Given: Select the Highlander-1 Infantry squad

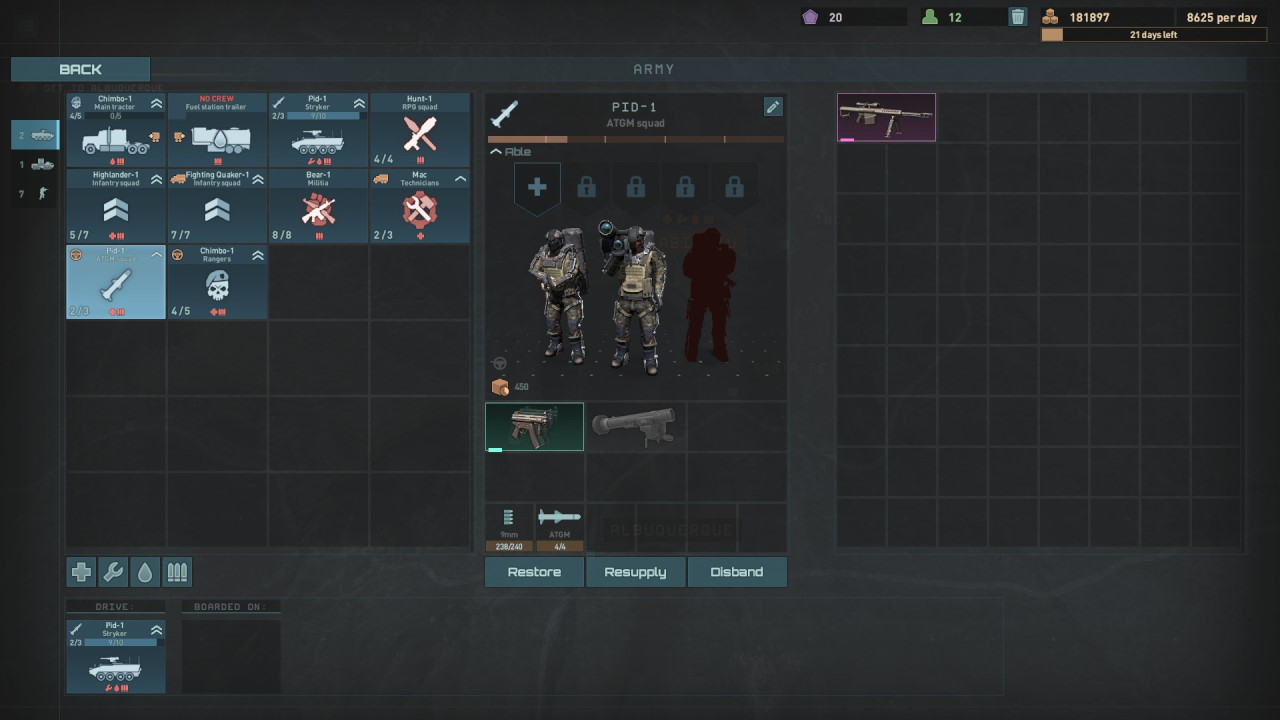Looking at the screenshot, I should (x=116, y=206).
